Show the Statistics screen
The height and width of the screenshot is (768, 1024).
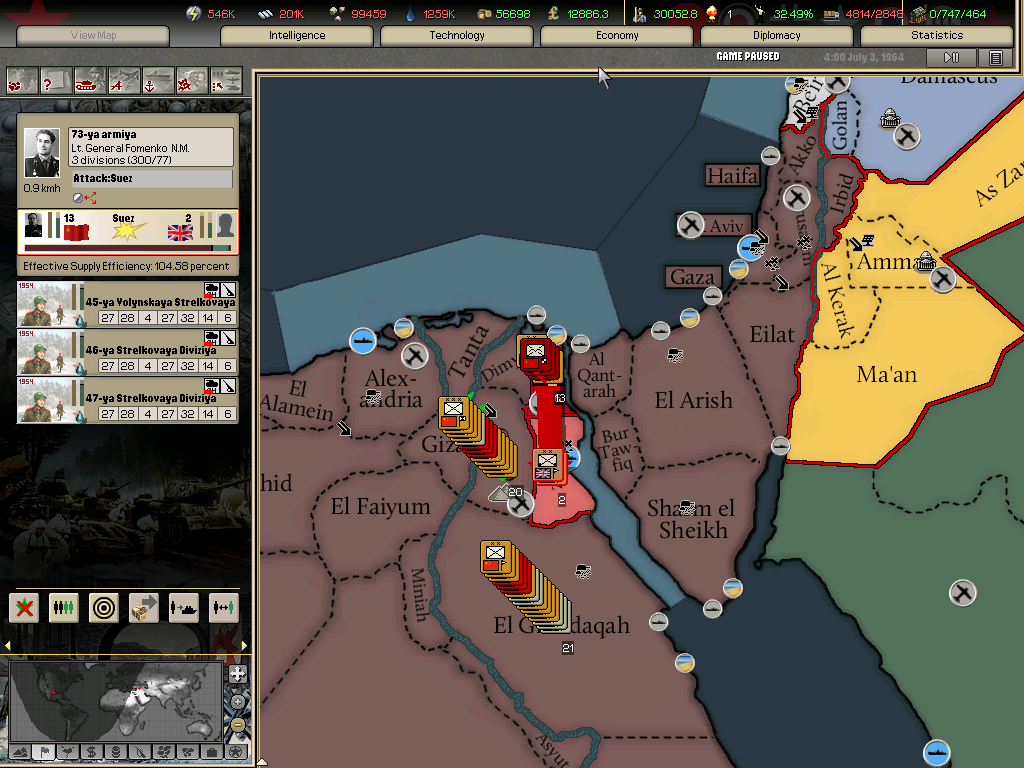[937, 35]
